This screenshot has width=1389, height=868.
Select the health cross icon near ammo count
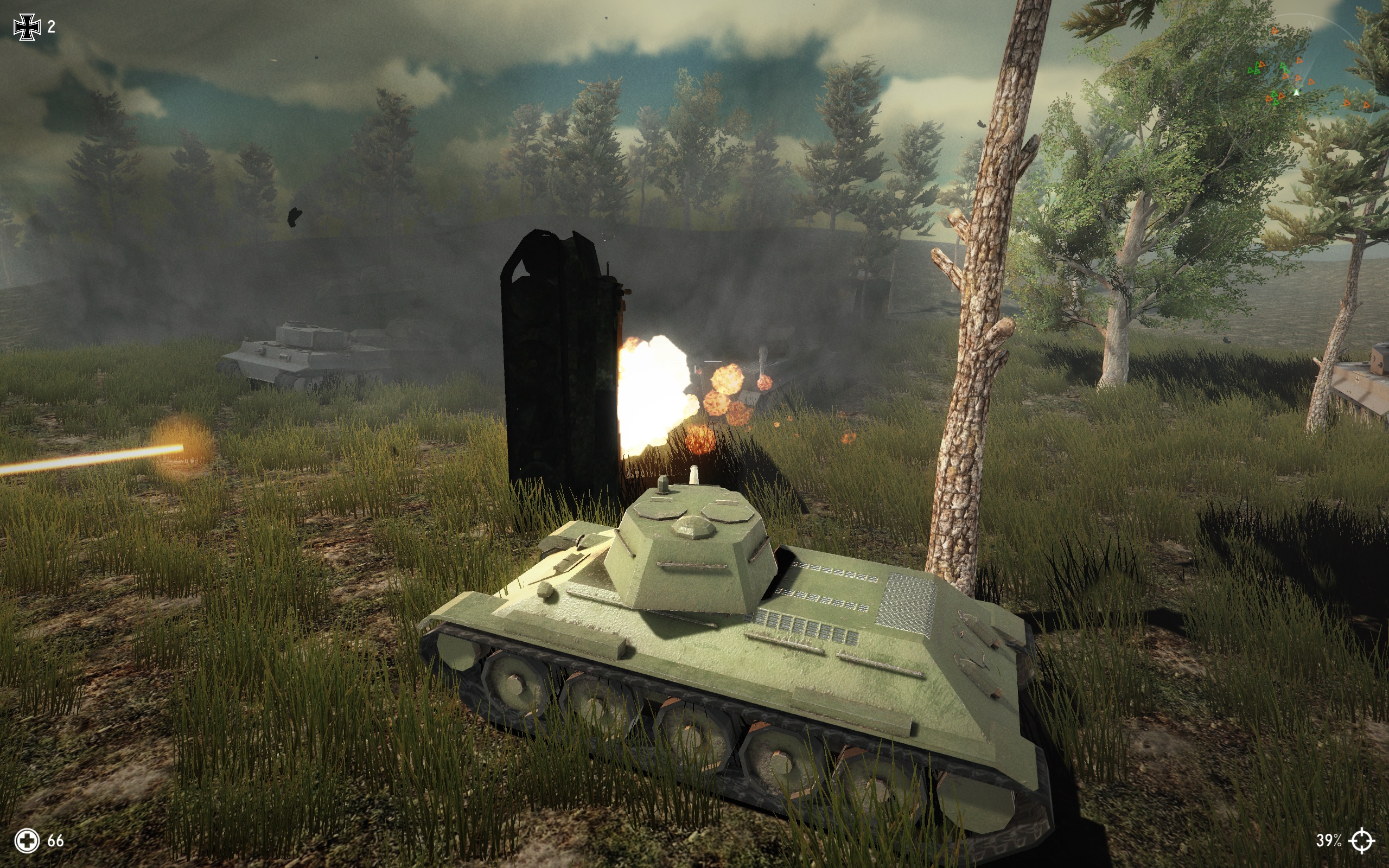click(x=28, y=841)
